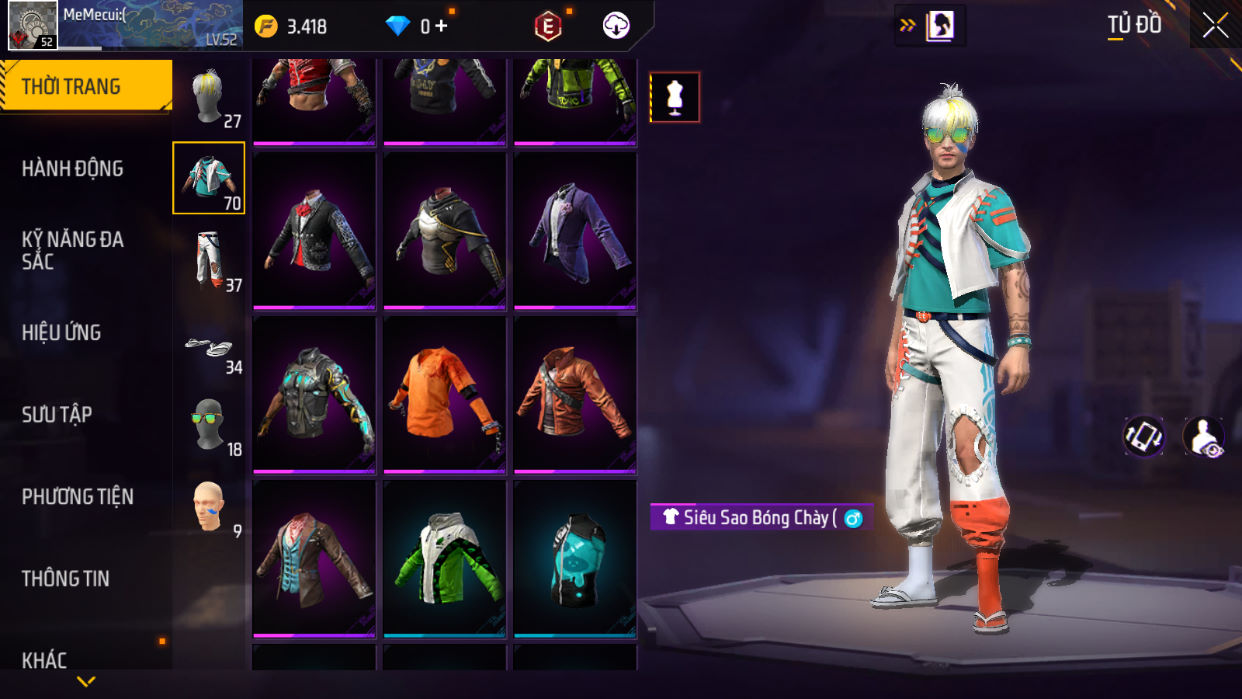Screen dimensions: 1242x699
Task: Open the KỸ NĂNG ĐA SẮC section
Action: coord(73,250)
